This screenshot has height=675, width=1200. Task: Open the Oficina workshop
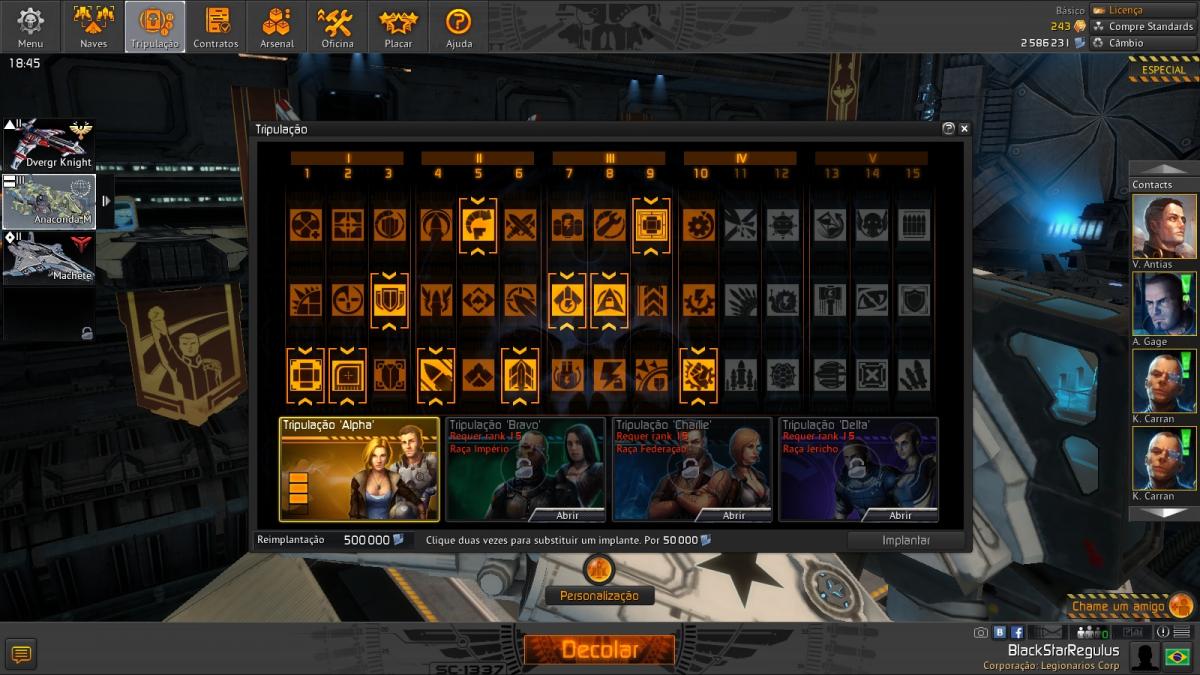[x=337, y=26]
